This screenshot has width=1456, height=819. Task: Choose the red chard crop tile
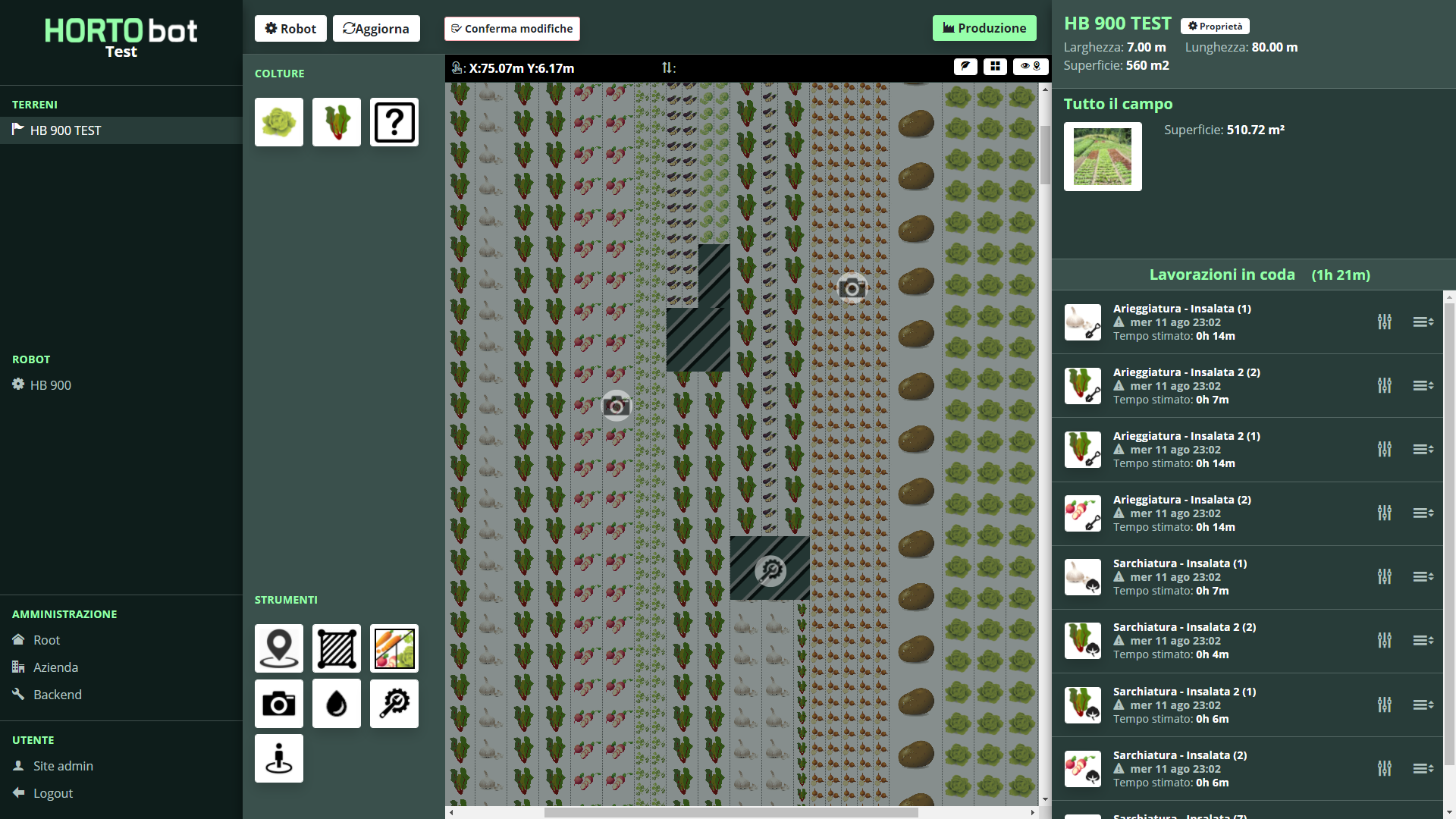[x=337, y=122]
